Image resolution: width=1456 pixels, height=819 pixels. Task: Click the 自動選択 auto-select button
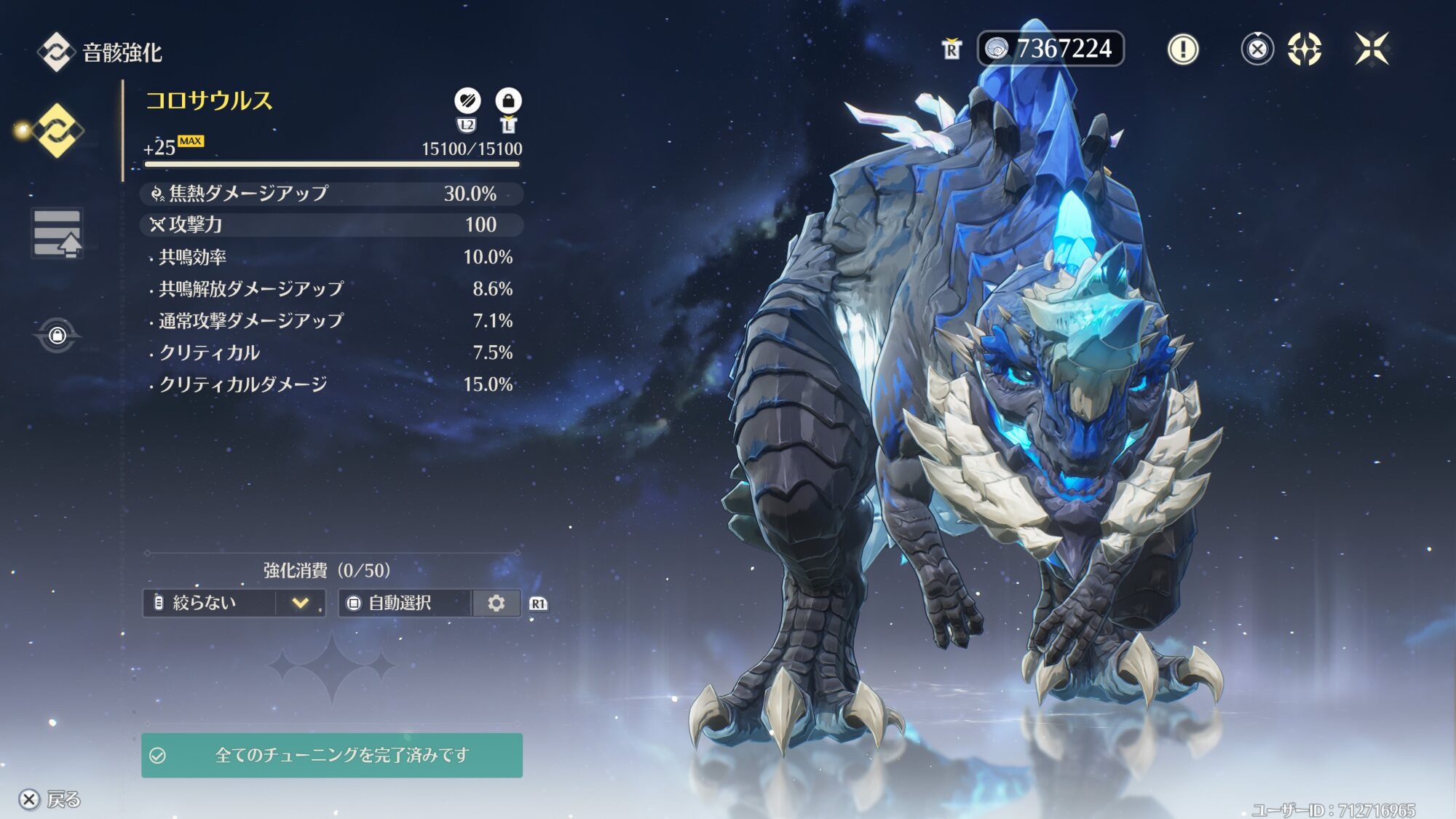pyautogui.click(x=405, y=603)
